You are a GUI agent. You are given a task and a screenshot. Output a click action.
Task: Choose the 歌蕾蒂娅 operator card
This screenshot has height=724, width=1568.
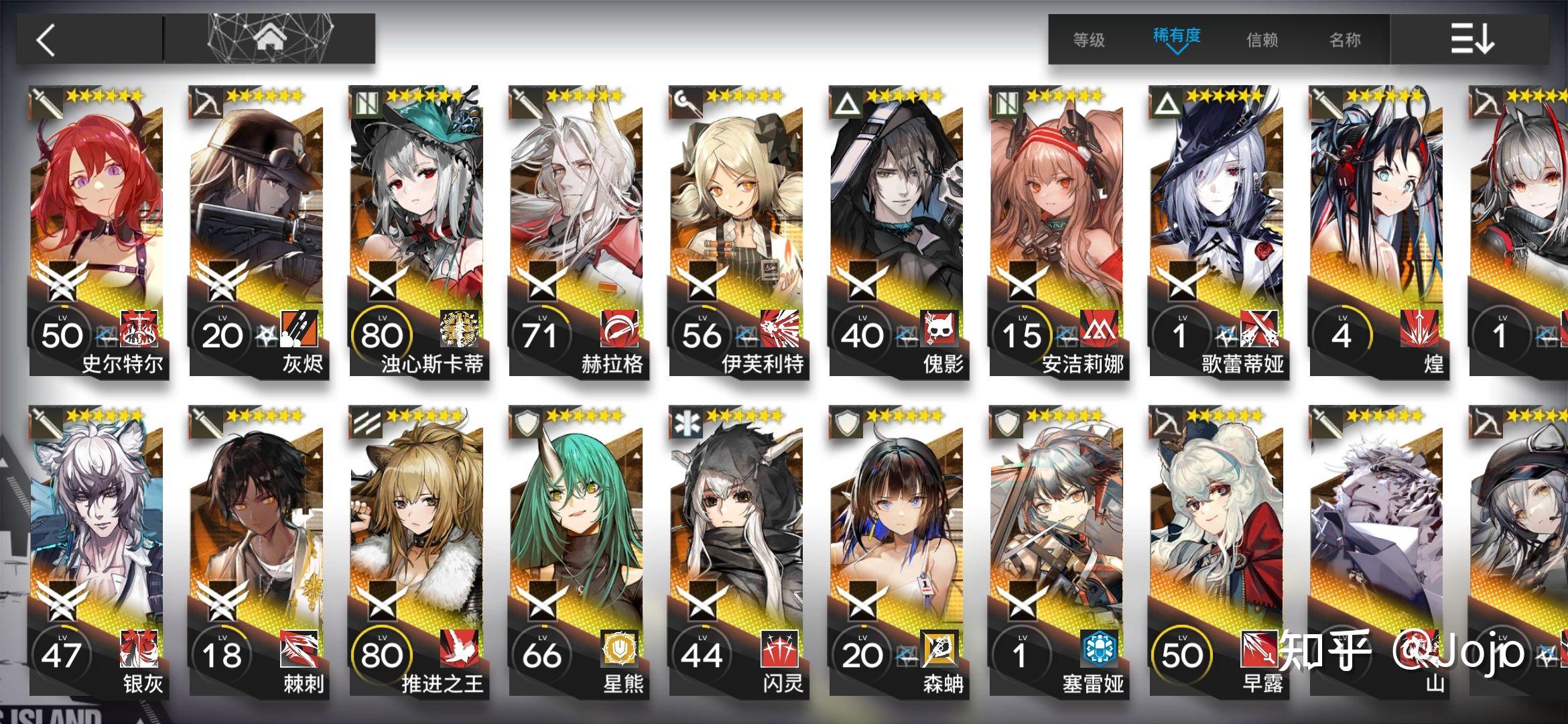pyautogui.click(x=1218, y=231)
